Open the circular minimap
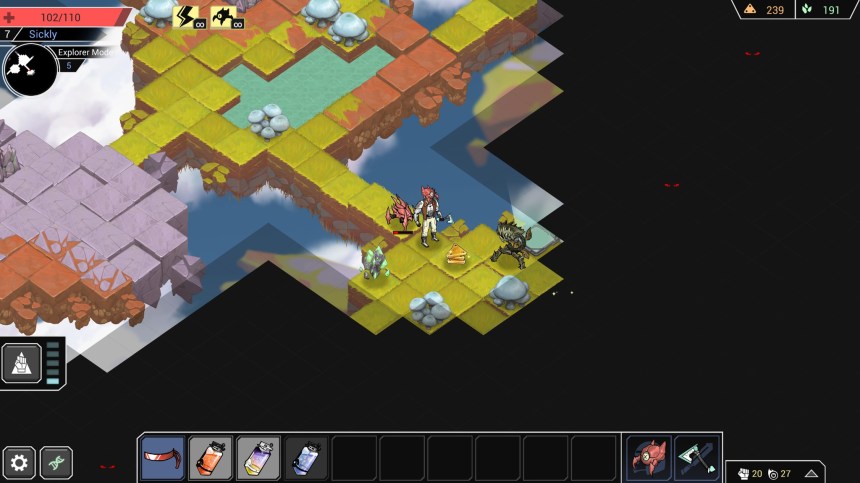Image resolution: width=860 pixels, height=483 pixels. (30, 68)
